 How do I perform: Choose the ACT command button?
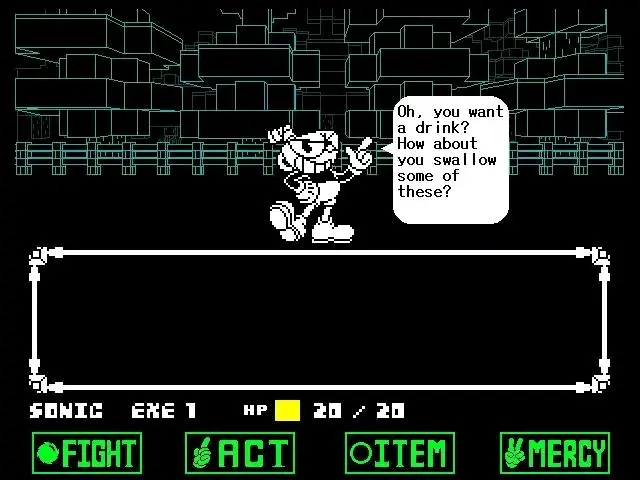point(240,453)
